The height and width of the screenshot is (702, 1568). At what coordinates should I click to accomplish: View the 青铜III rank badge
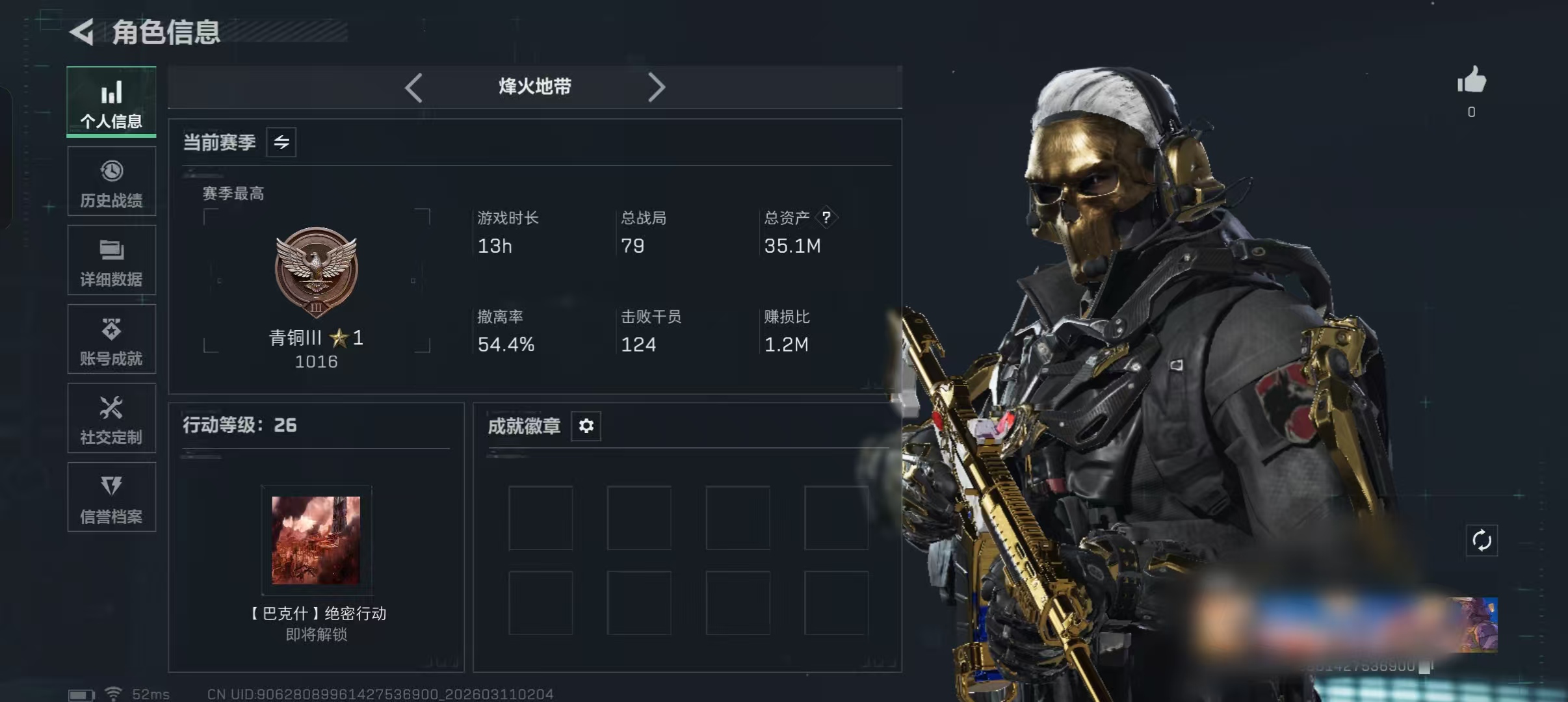point(317,271)
